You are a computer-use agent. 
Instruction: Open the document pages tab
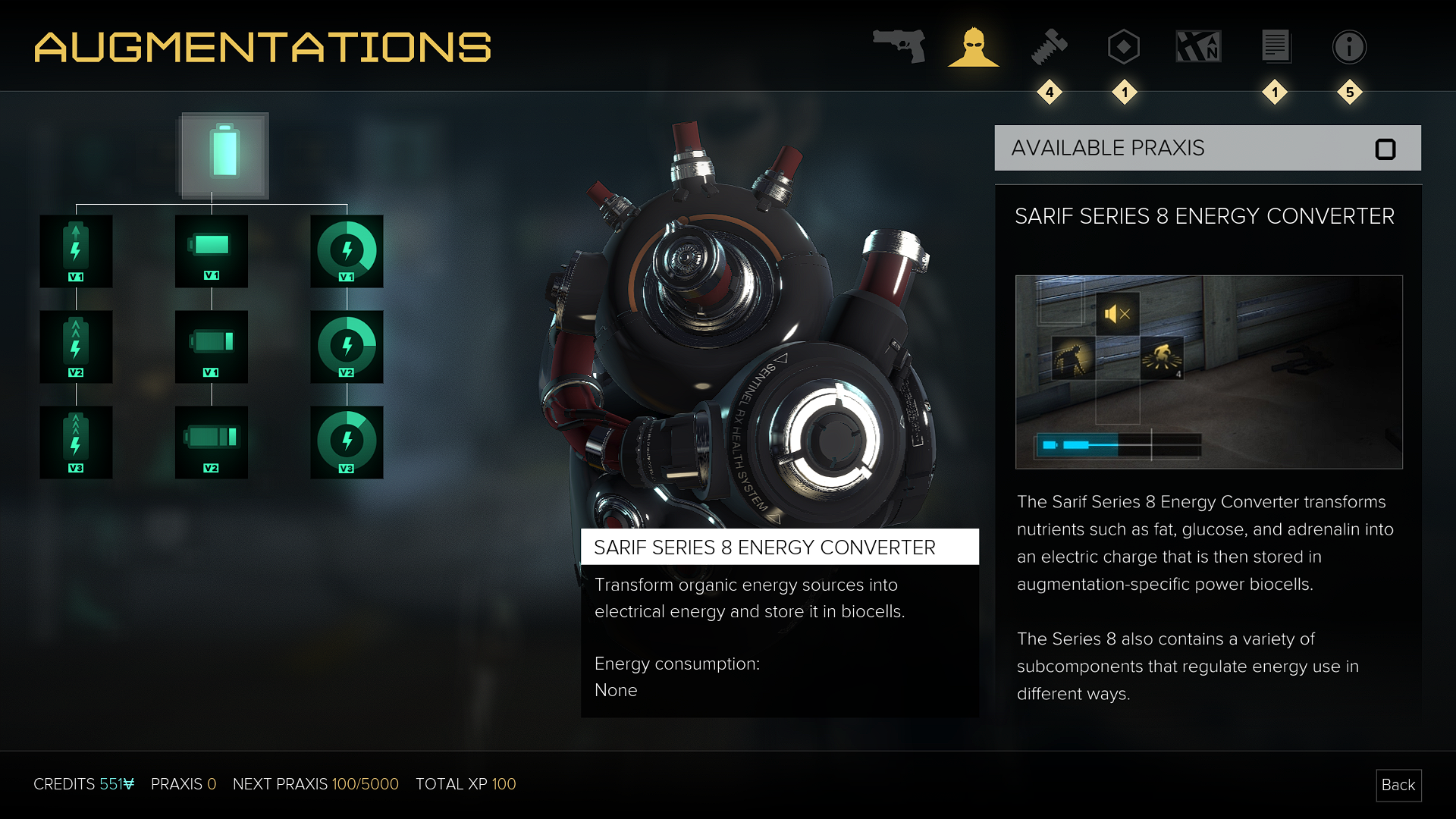1276,46
